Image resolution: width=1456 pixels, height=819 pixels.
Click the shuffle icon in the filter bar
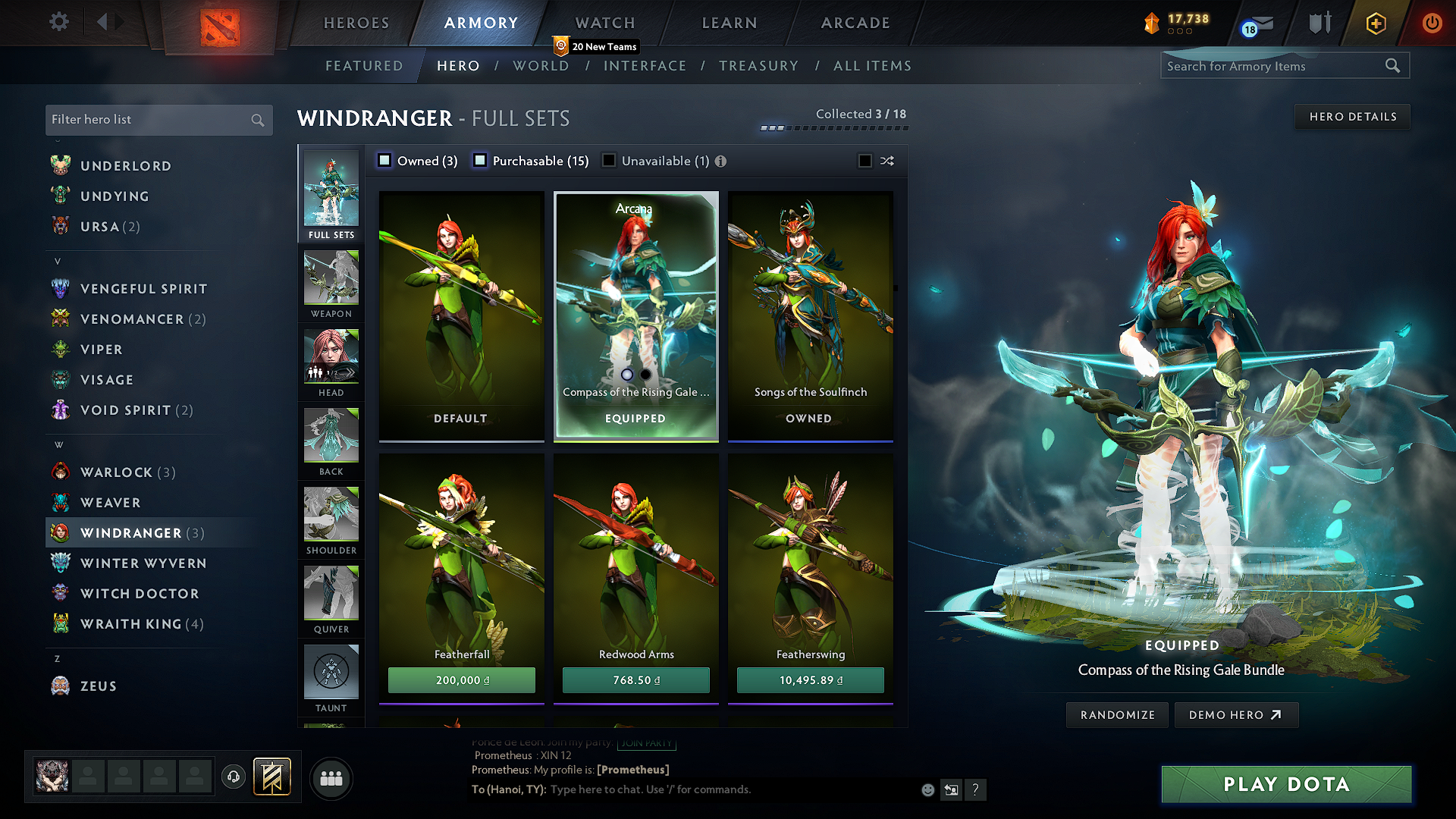(886, 161)
